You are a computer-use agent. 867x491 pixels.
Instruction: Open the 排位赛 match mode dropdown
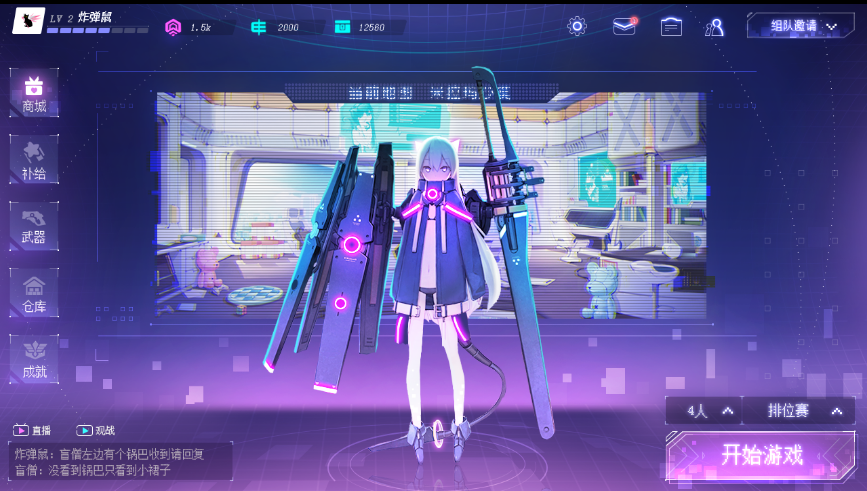[798, 411]
